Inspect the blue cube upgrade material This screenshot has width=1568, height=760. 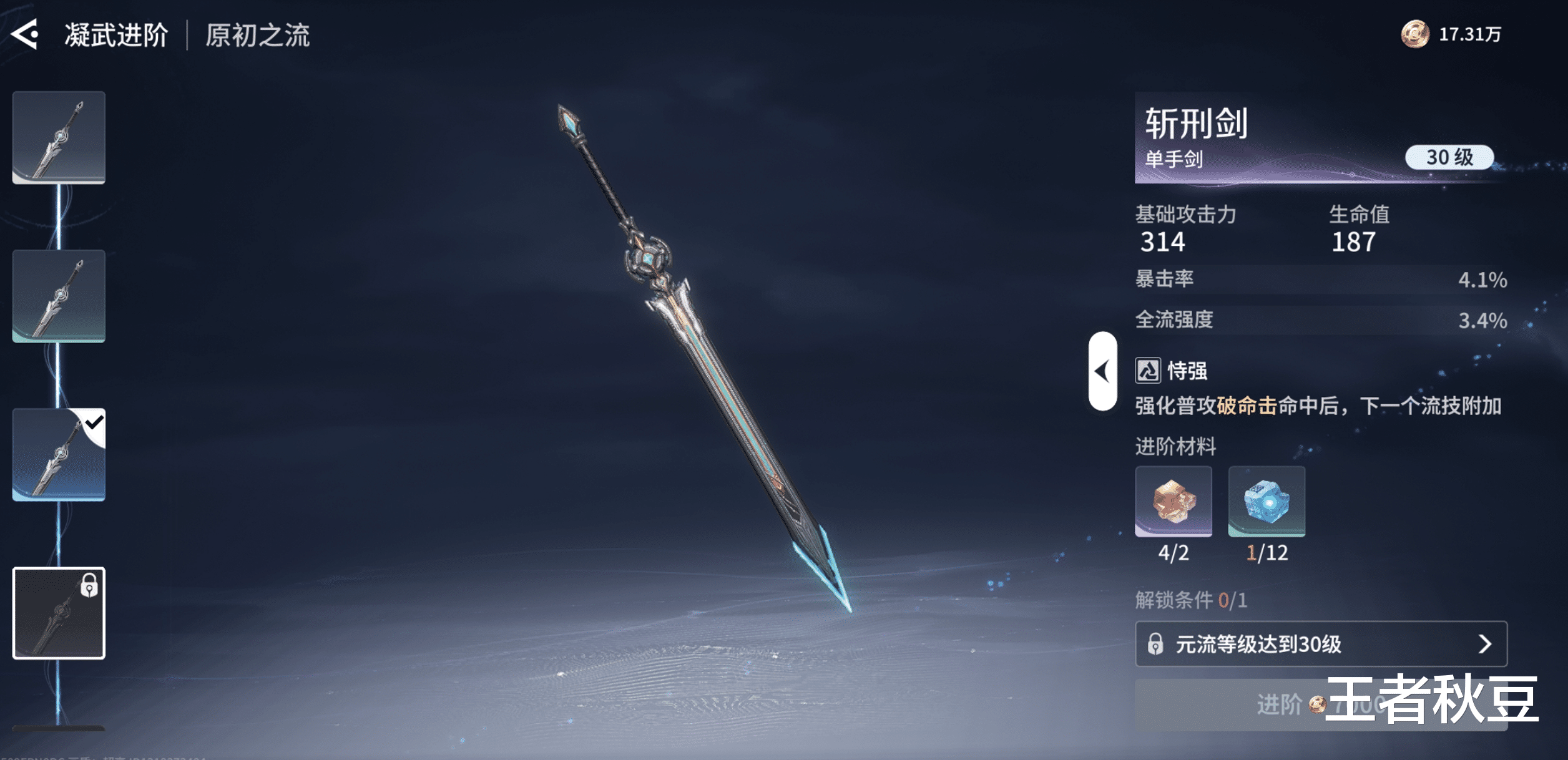1266,501
